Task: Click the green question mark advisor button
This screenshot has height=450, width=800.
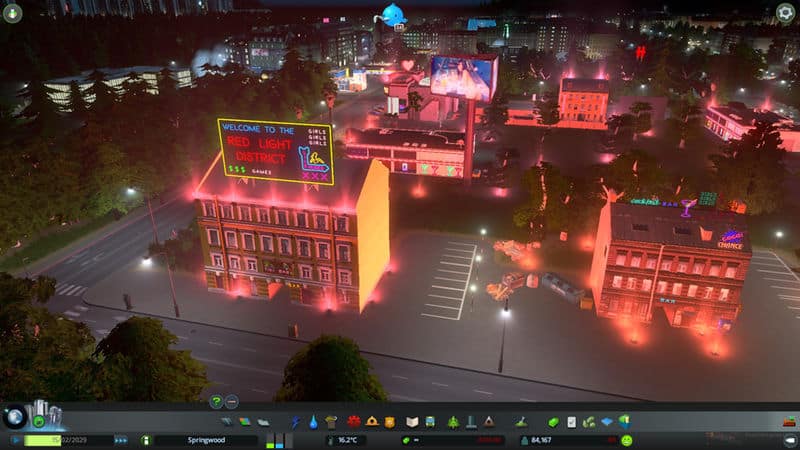Action: click(x=215, y=401)
